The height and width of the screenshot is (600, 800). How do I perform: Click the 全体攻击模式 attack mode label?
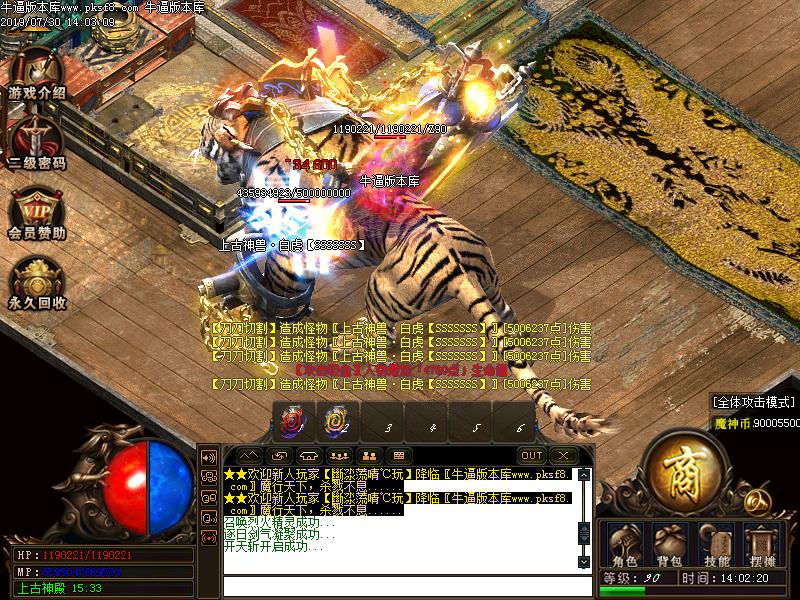[x=754, y=402]
